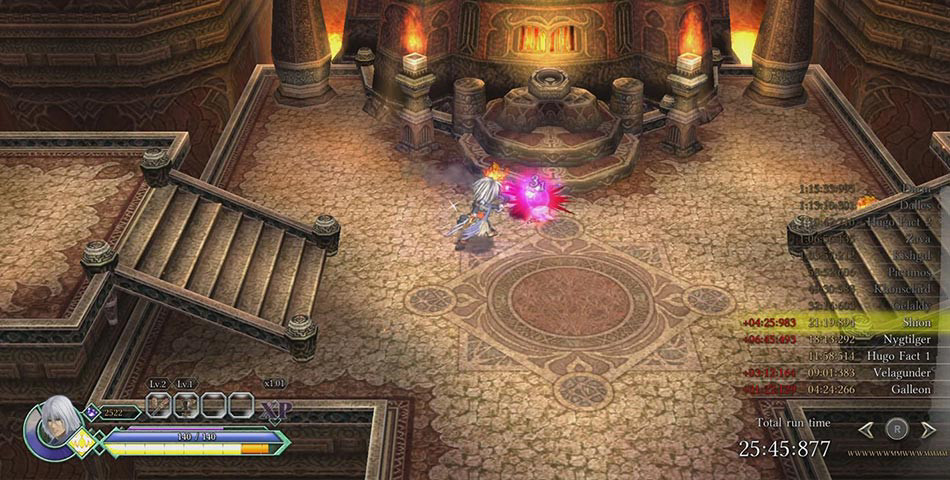This screenshot has width=950, height=480.
Task: Click the purple XP multiplier icon
Action: tap(275, 410)
